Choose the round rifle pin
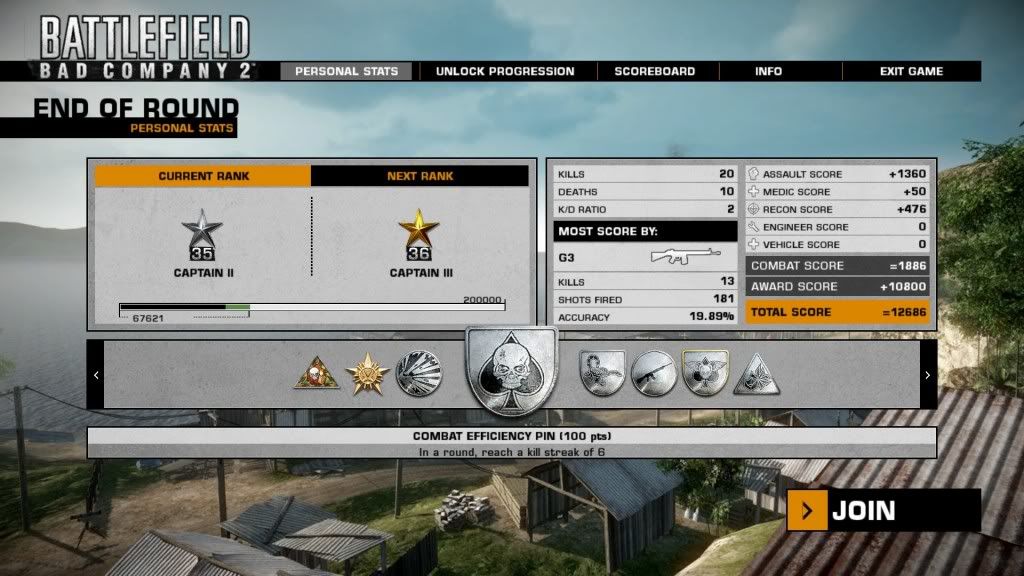 pos(652,374)
